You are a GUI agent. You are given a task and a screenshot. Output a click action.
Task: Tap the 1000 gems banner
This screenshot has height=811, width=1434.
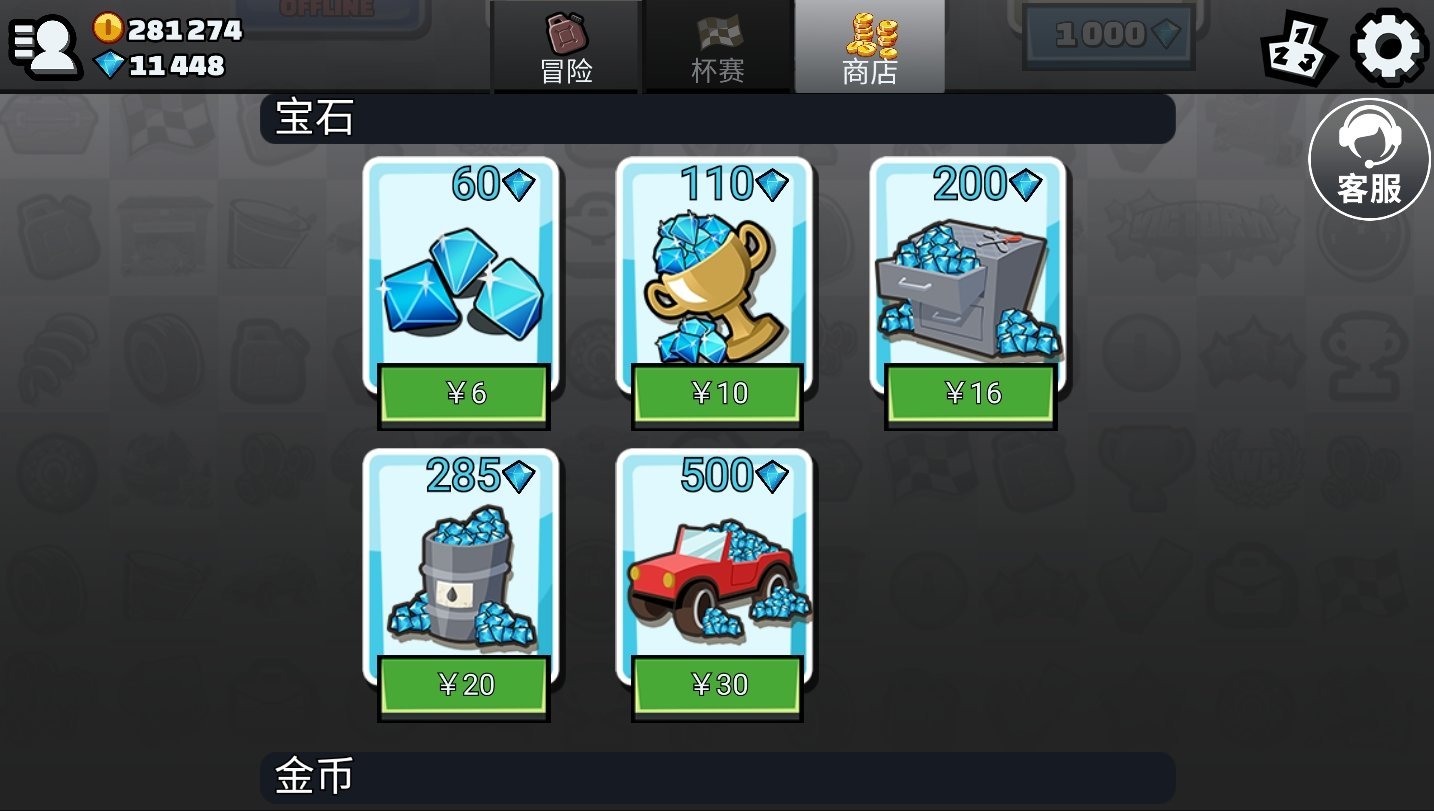pos(1107,36)
